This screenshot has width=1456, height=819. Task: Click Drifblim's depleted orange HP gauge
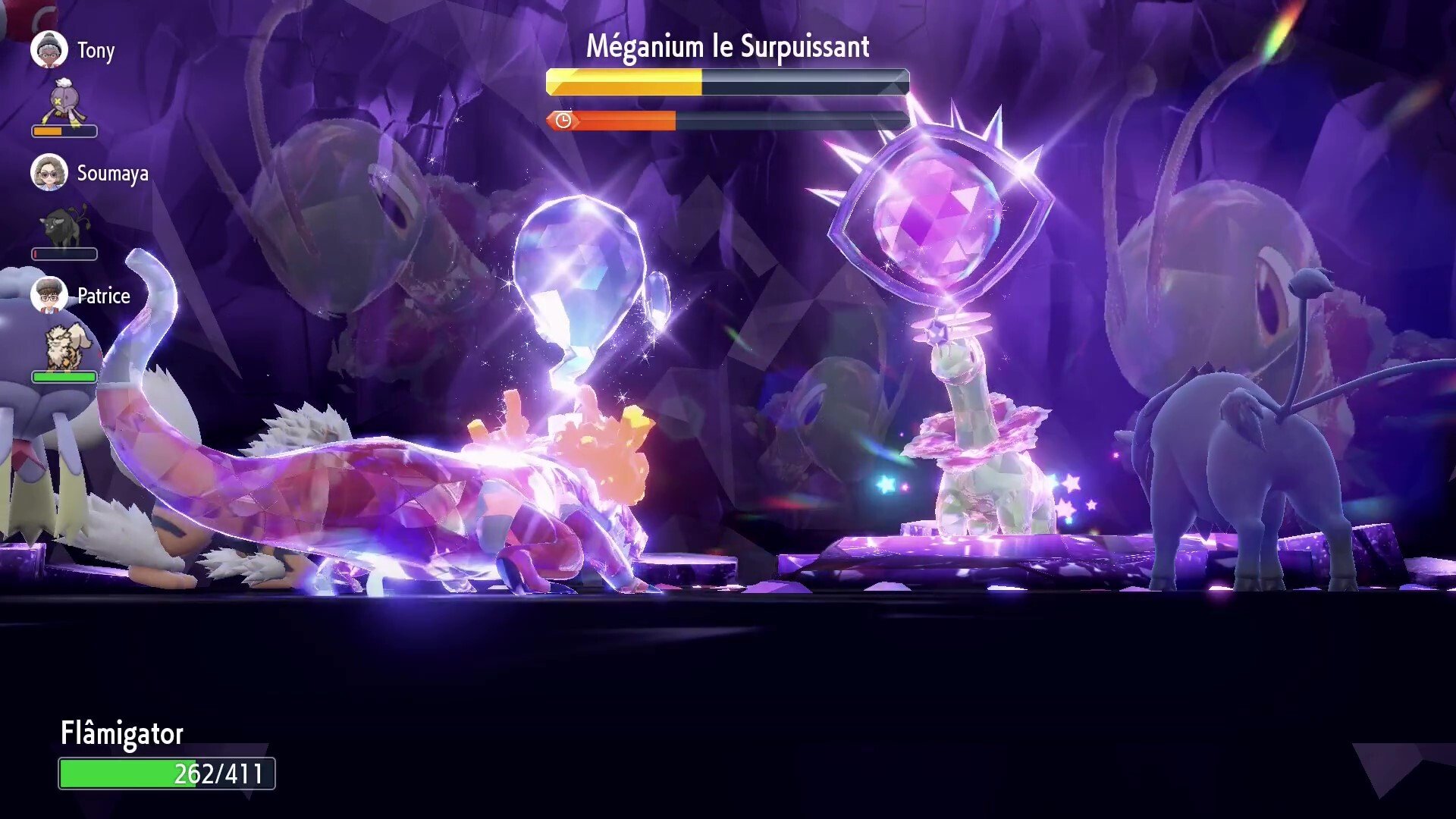pyautogui.click(x=49, y=130)
